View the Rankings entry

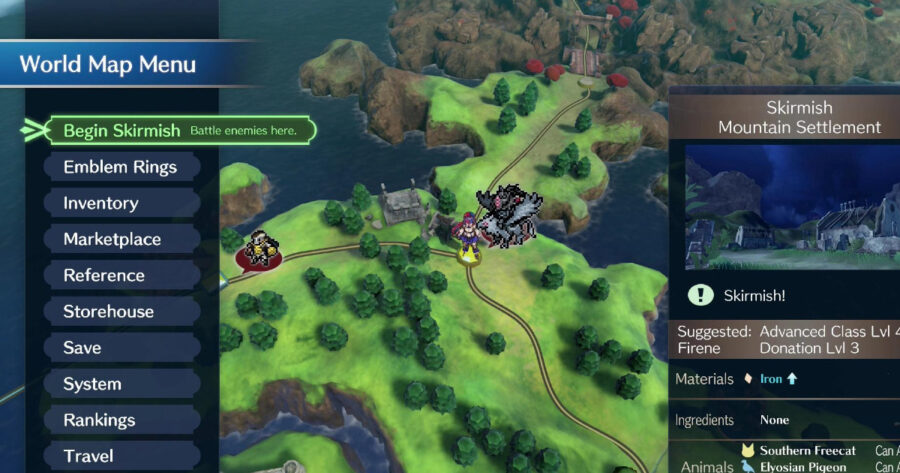click(x=99, y=420)
